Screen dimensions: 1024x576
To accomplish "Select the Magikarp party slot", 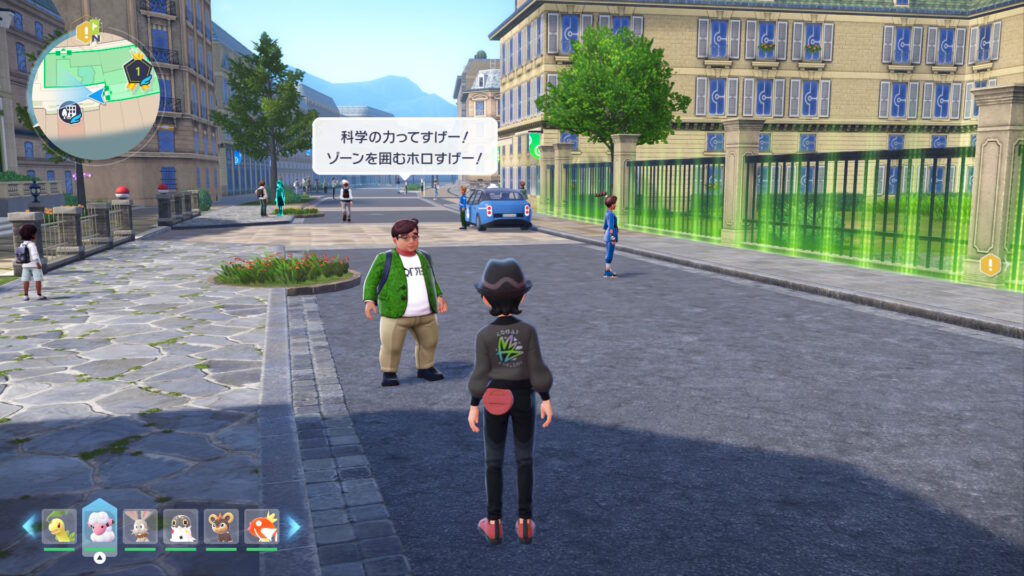I will 261,526.
